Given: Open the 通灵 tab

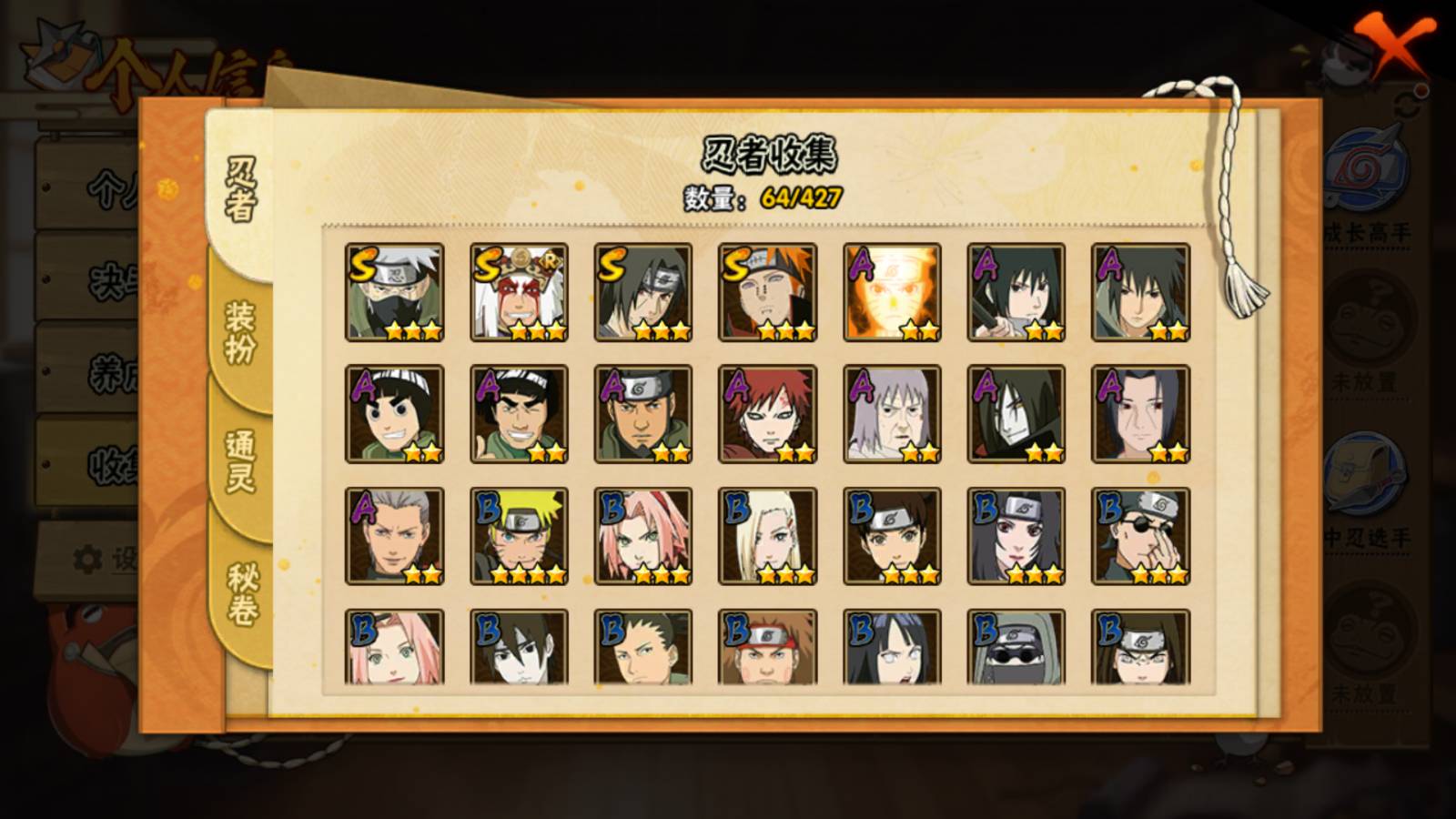Looking at the screenshot, I should pyautogui.click(x=240, y=460).
